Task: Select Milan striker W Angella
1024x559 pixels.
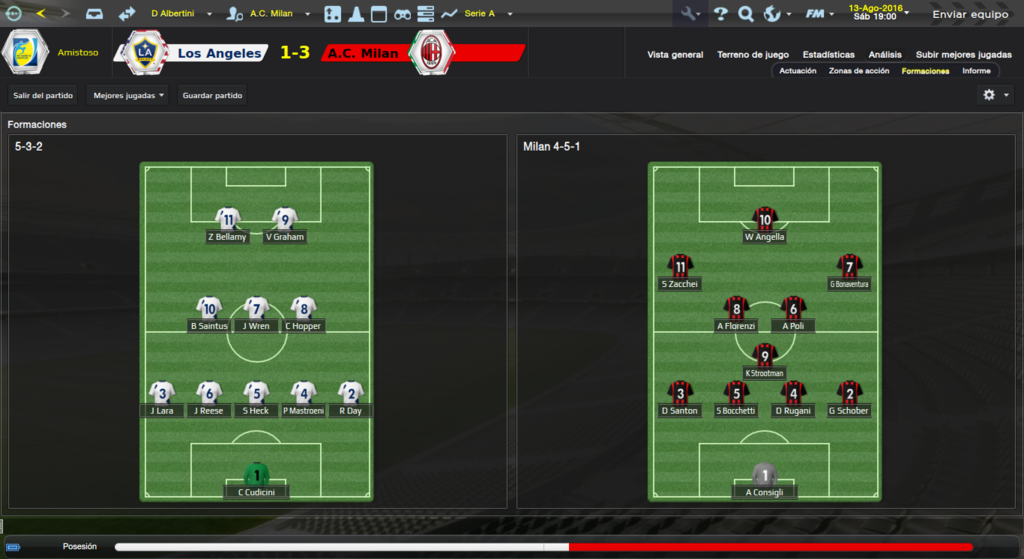Action: pos(765,225)
